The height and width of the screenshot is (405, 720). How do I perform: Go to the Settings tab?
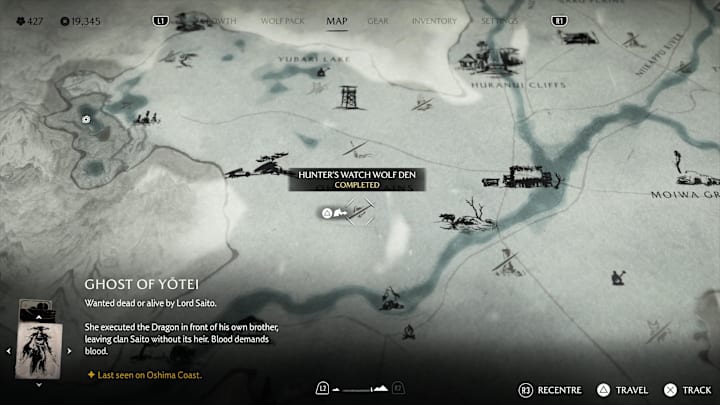(499, 20)
